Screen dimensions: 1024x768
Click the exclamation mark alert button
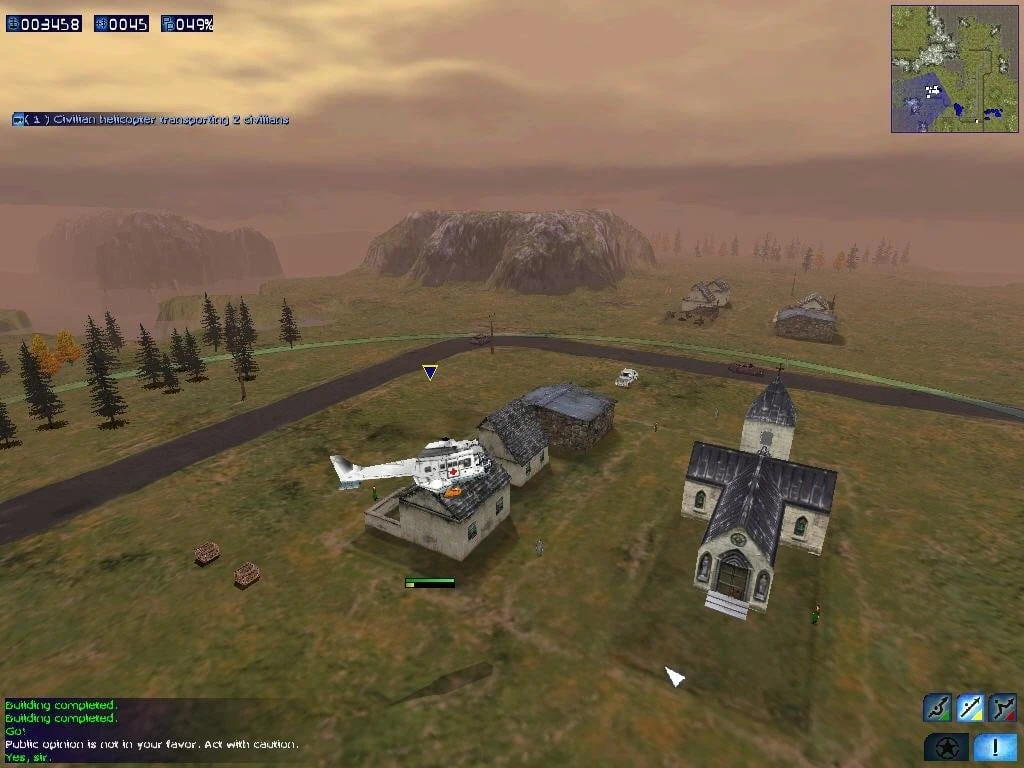(x=995, y=747)
